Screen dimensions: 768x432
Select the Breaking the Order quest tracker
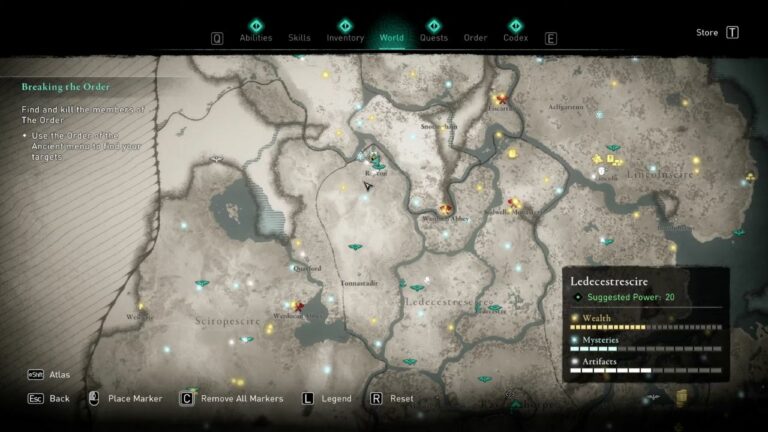click(x=62, y=87)
